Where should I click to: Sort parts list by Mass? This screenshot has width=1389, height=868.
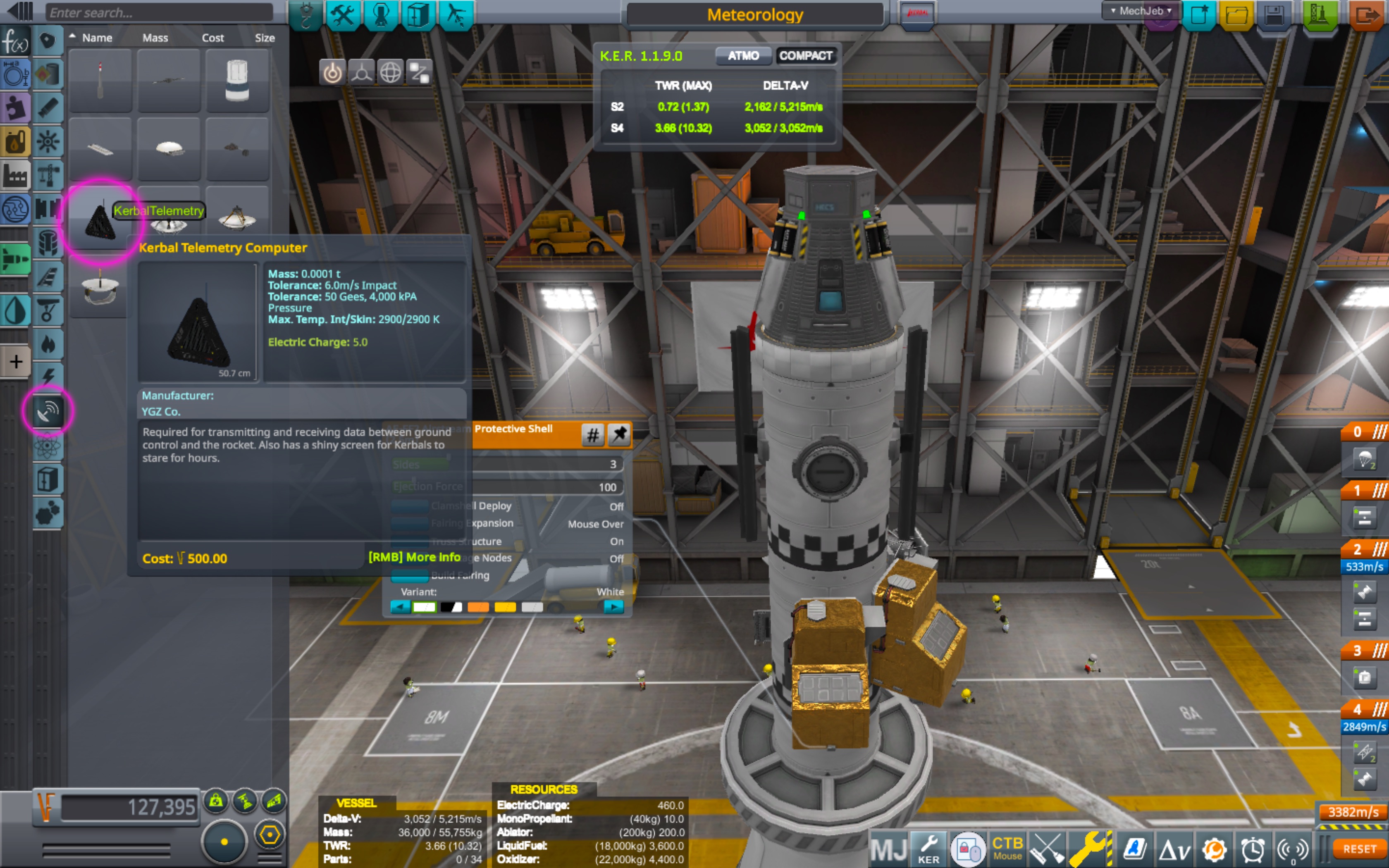[x=155, y=38]
